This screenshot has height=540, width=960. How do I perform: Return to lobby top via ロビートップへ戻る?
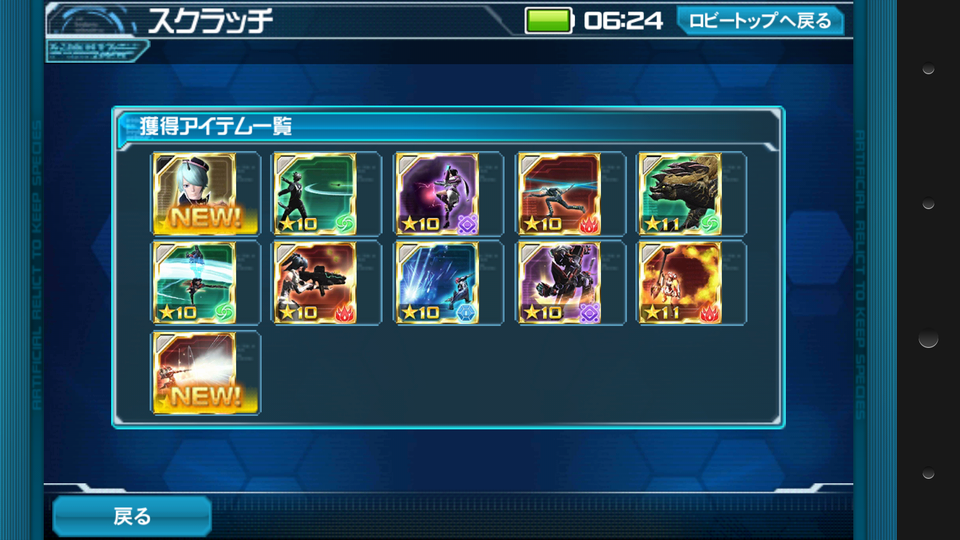pos(760,20)
